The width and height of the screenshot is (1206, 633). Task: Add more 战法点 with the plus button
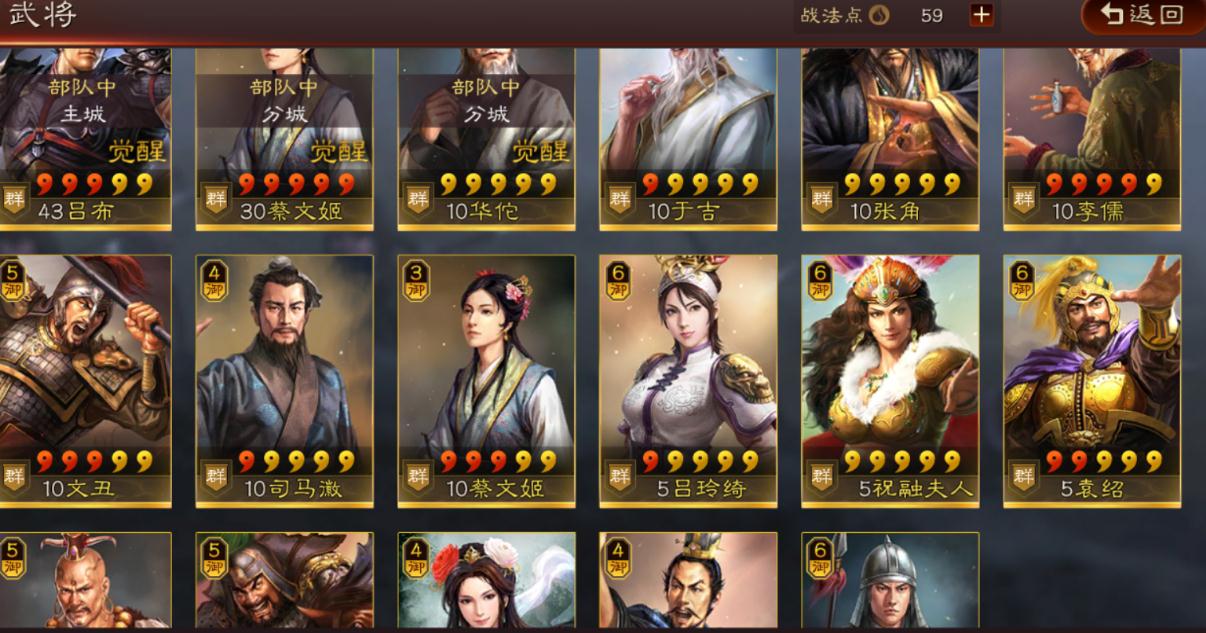[982, 15]
